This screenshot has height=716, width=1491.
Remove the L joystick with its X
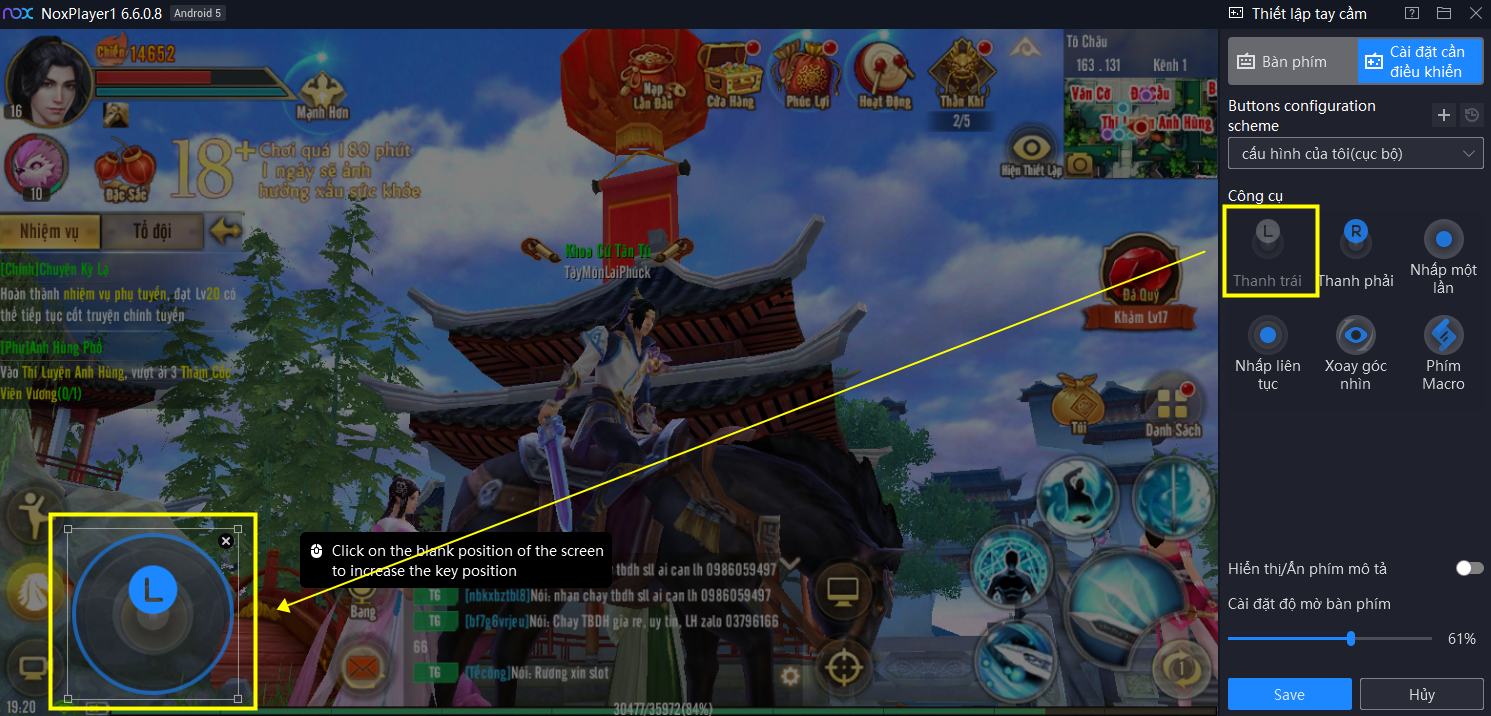(x=226, y=541)
